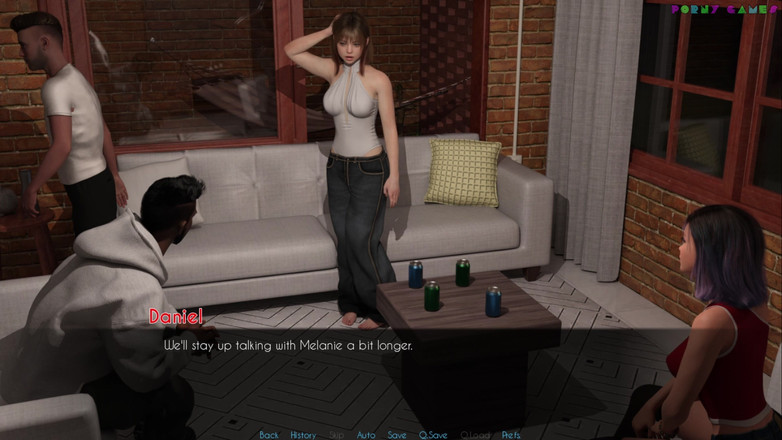Open the Prefs settings menu

point(511,435)
